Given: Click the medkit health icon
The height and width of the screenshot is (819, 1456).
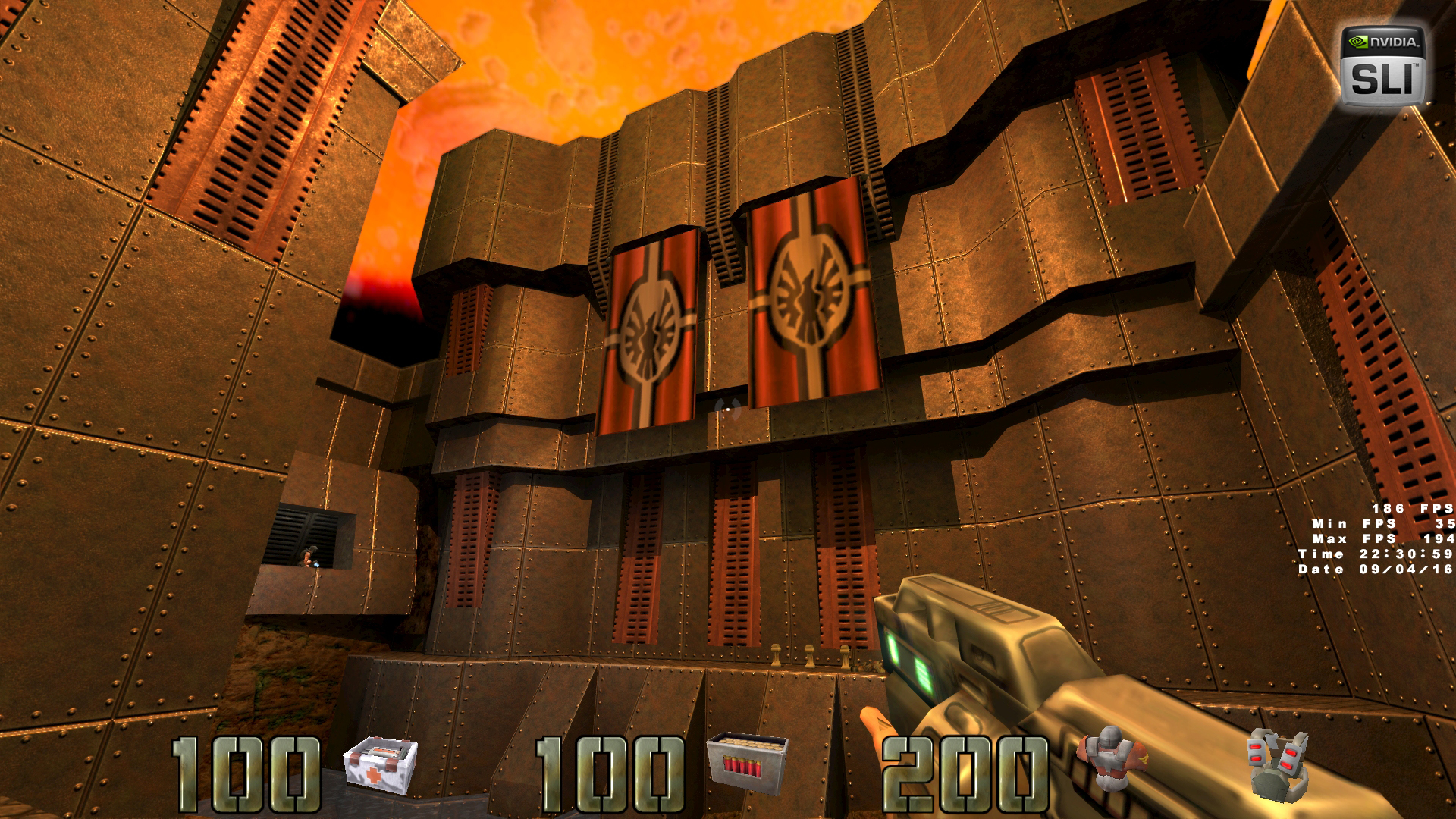Looking at the screenshot, I should pyautogui.click(x=381, y=763).
